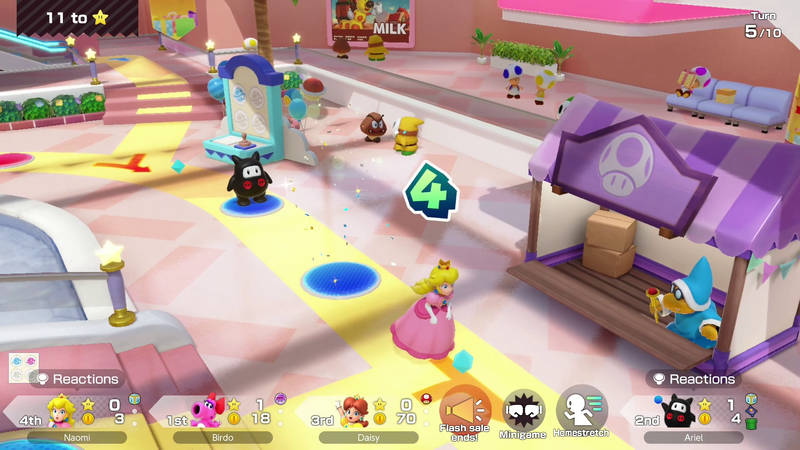Click the Flash sale ends megaphone icon

tap(464, 408)
